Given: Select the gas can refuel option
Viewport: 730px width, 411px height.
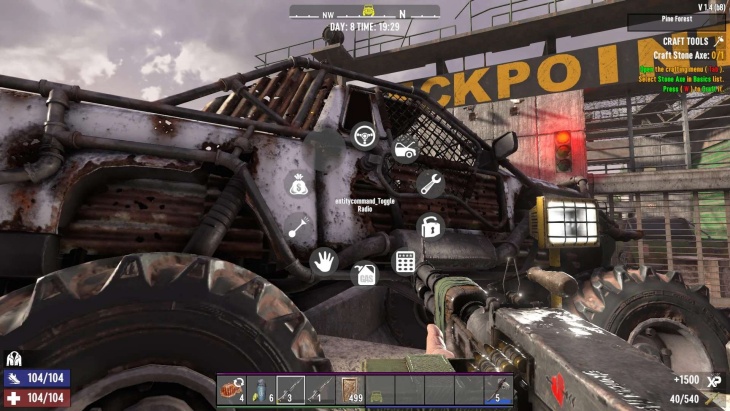Looking at the screenshot, I should pyautogui.click(x=366, y=273).
